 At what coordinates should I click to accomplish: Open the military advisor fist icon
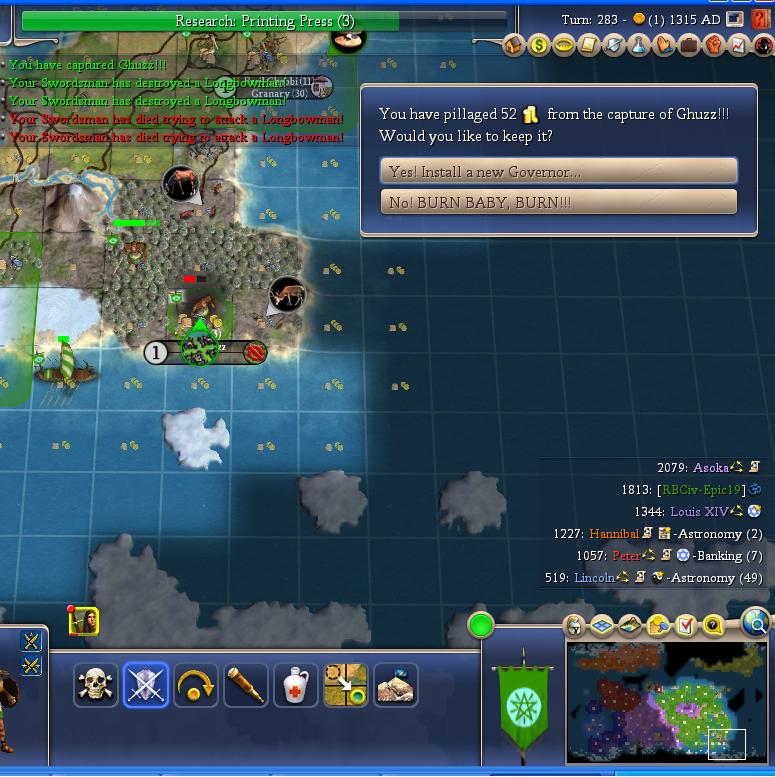coord(713,45)
